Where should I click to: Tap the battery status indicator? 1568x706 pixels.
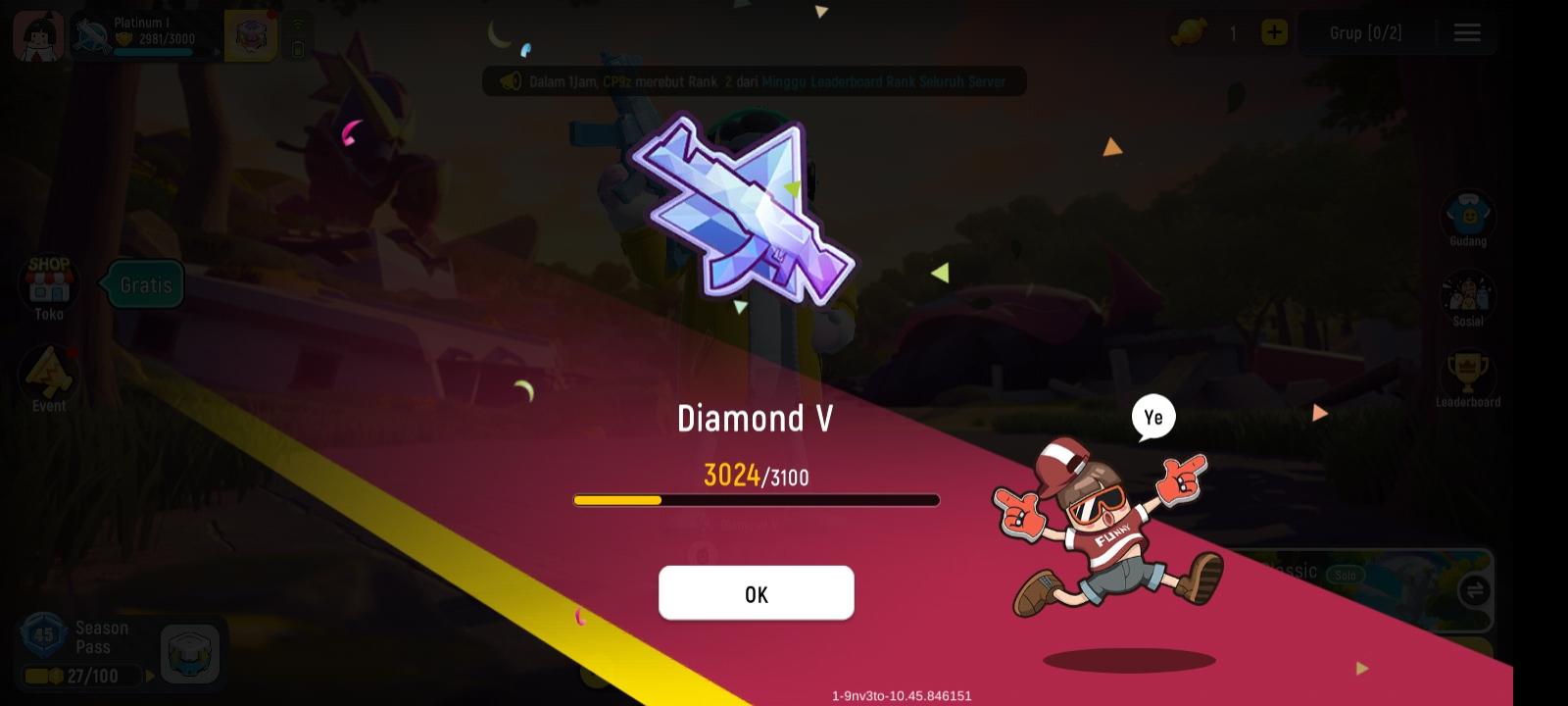coord(299,44)
